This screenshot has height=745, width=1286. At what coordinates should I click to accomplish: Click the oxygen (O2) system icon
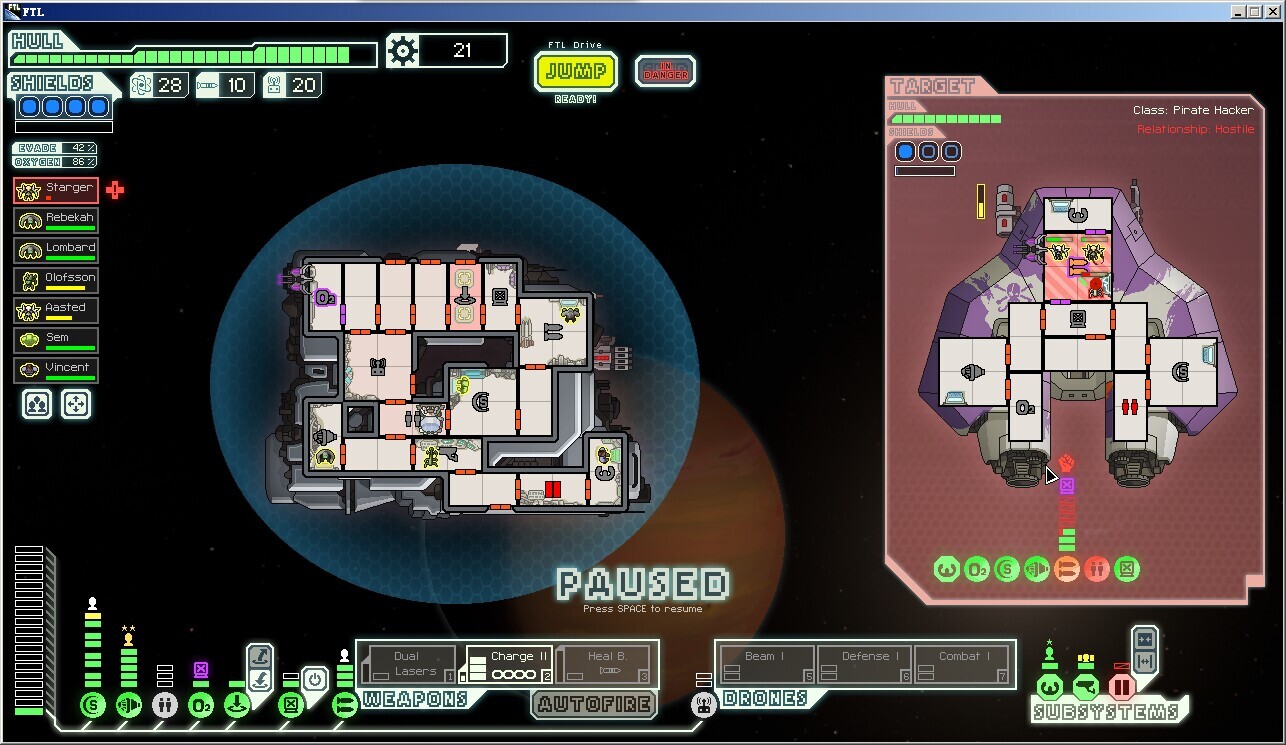[x=200, y=706]
